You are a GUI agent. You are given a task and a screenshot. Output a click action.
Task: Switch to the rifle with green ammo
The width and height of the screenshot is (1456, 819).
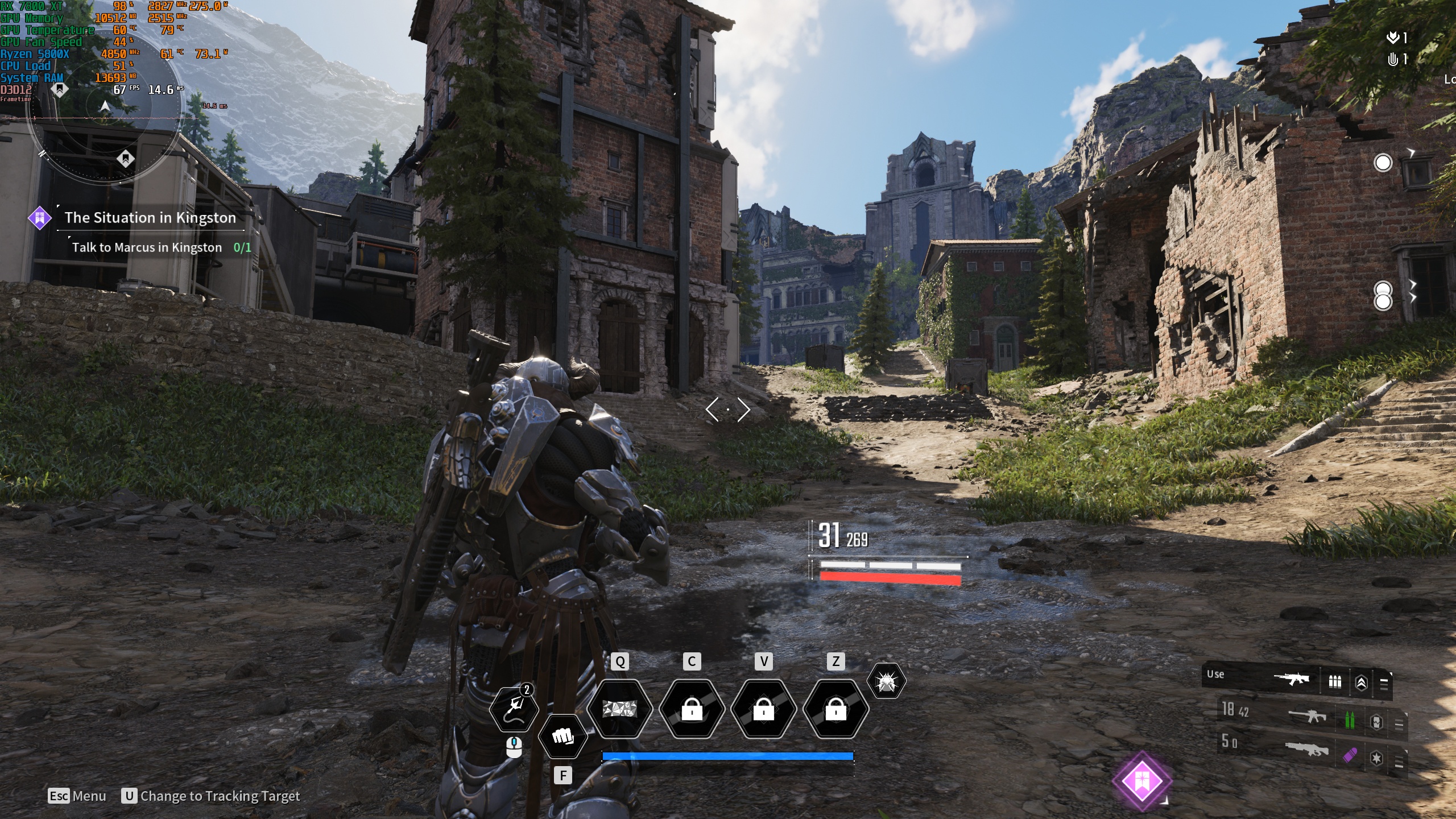point(1307,717)
